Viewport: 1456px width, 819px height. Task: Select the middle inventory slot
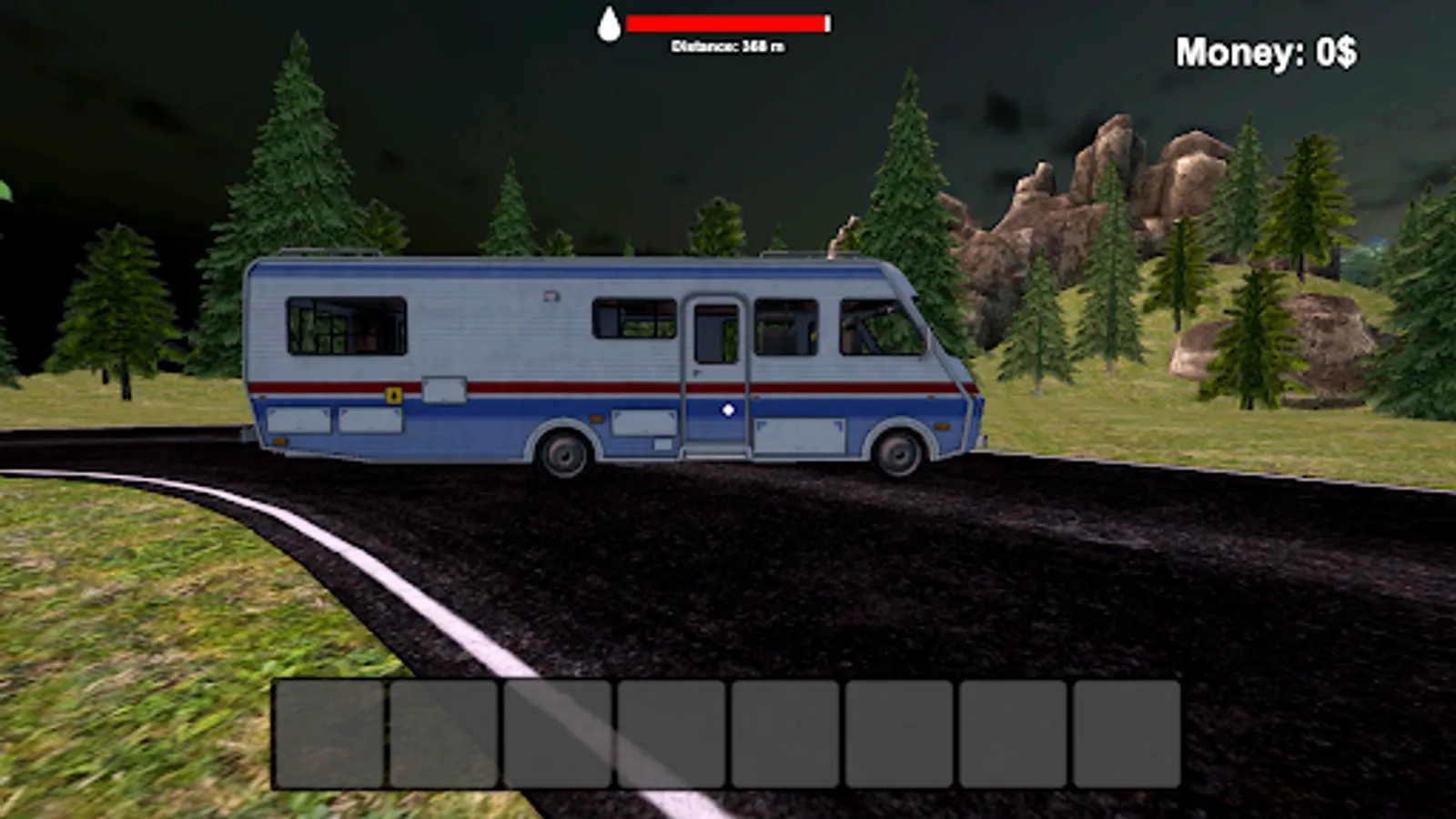tap(672, 733)
